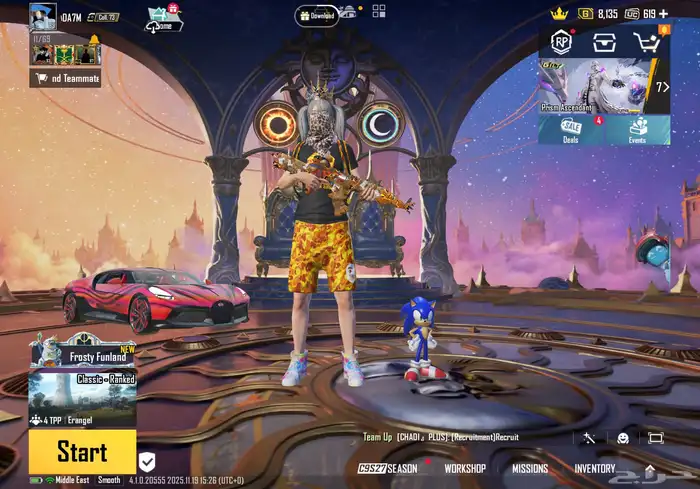Open the Home button at the top
This screenshot has width=700, height=489.
(x=164, y=19)
